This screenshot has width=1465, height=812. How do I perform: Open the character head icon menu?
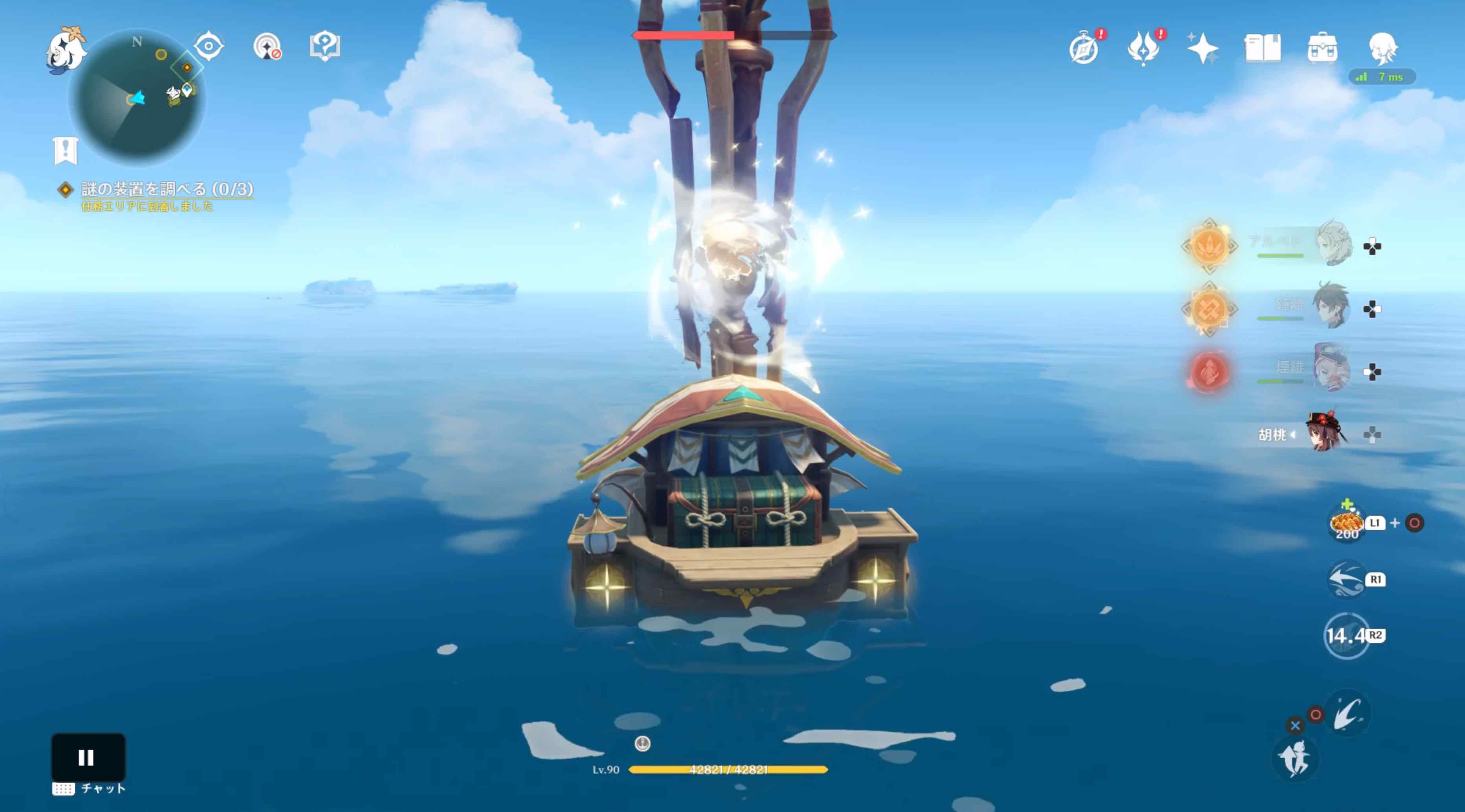point(1382,48)
